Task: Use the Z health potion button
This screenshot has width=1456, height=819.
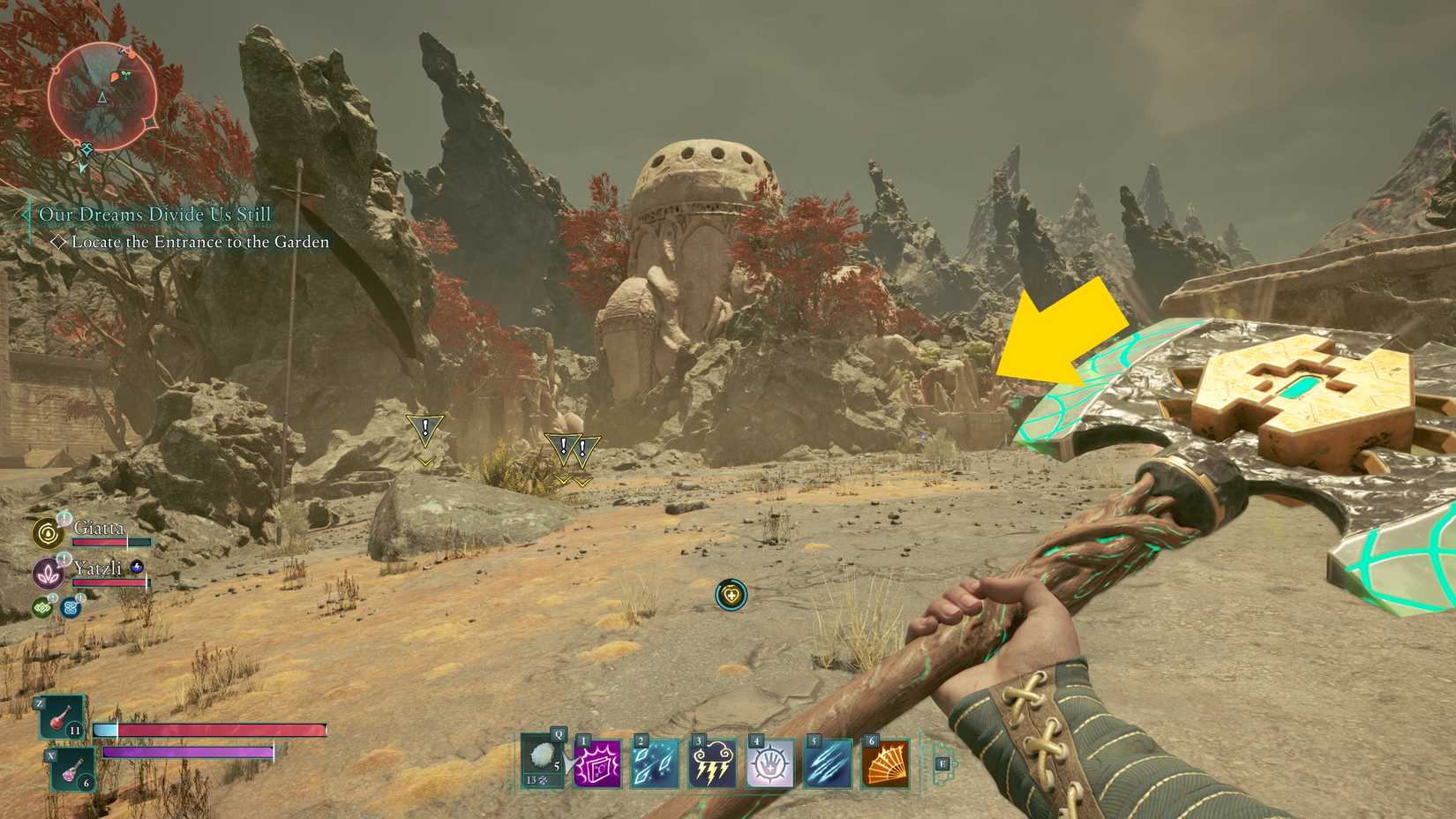Action: (62, 721)
